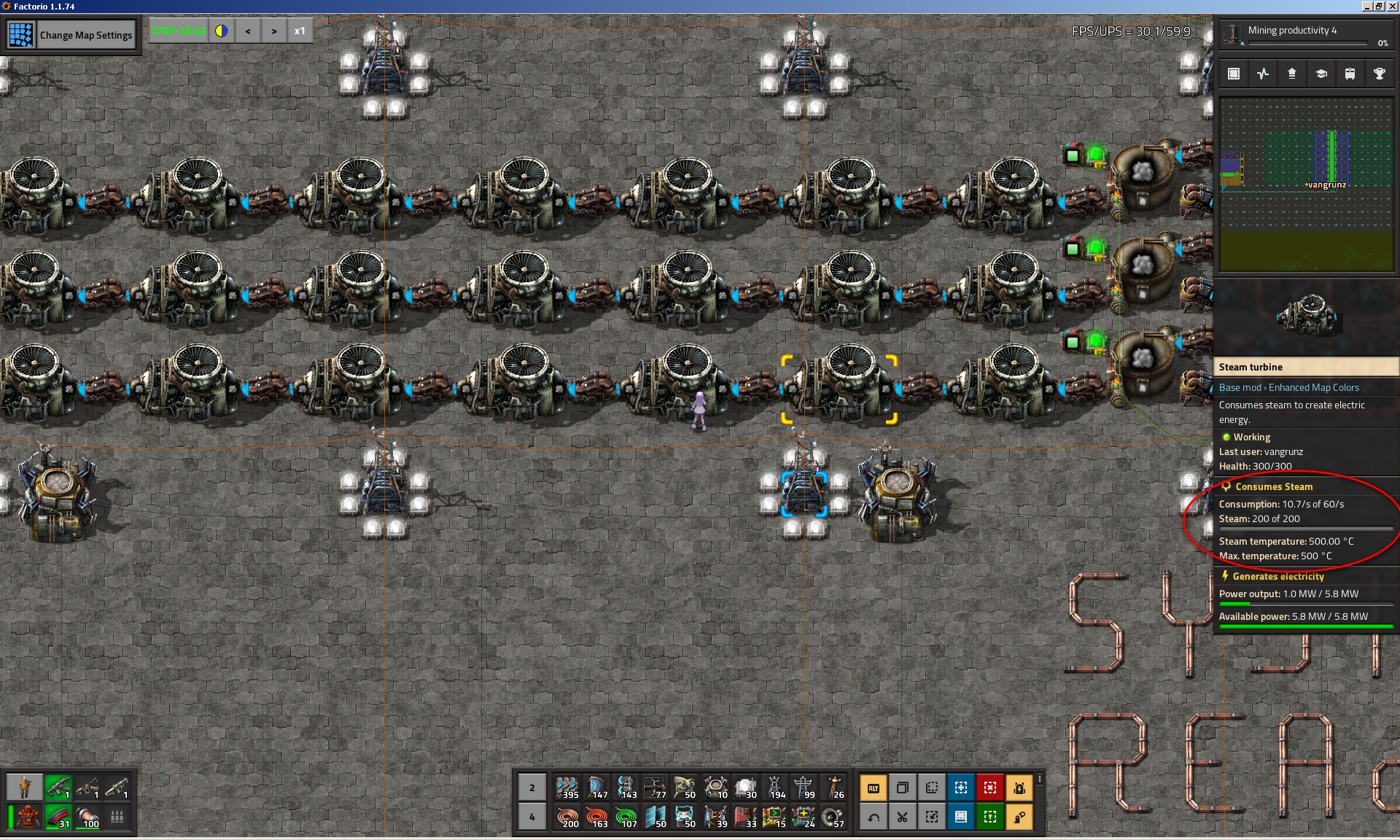
Task: Select the red wire hotbar slot
Action: [596, 817]
